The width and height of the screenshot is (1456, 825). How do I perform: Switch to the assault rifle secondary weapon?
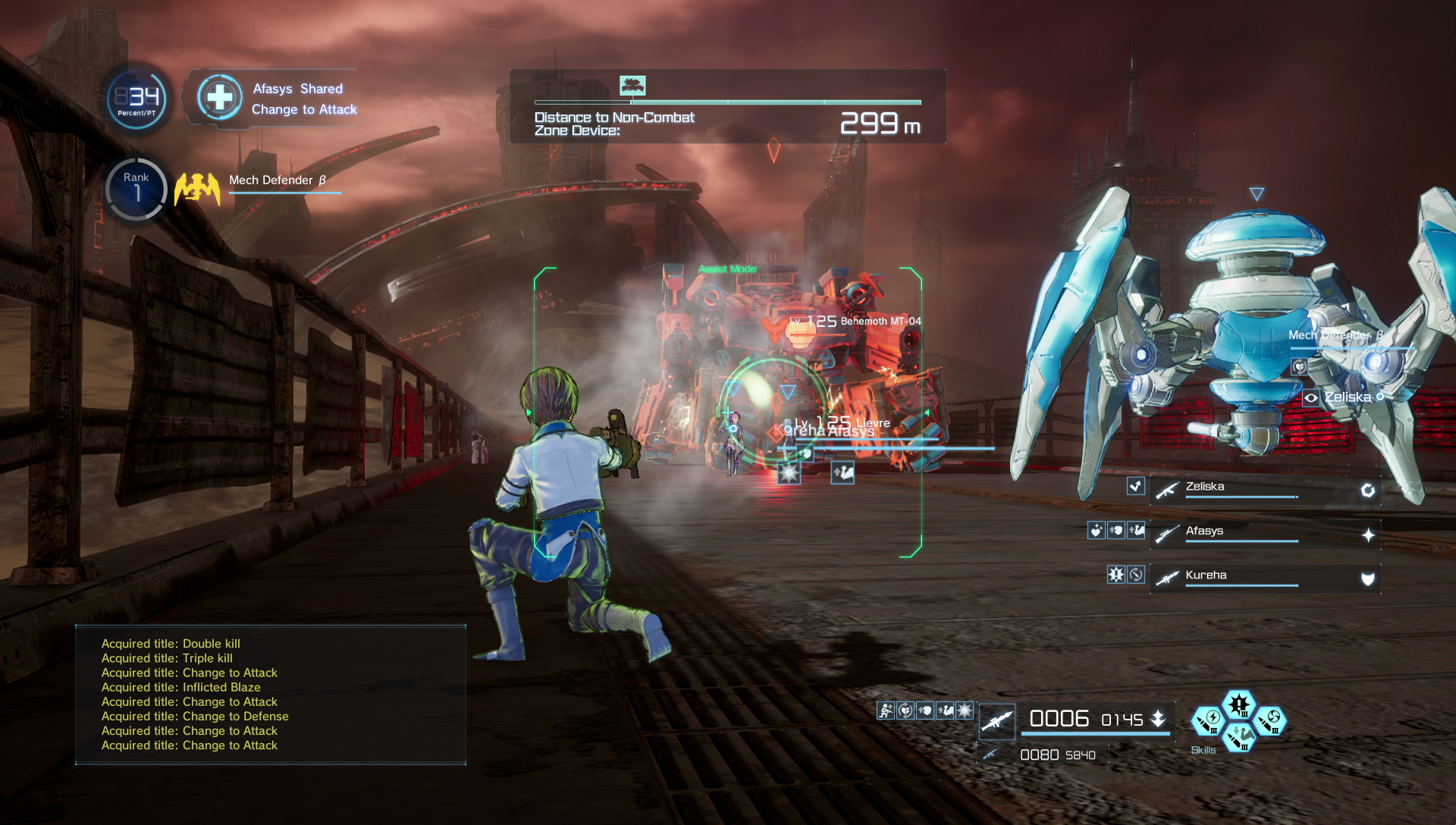[x=990, y=754]
